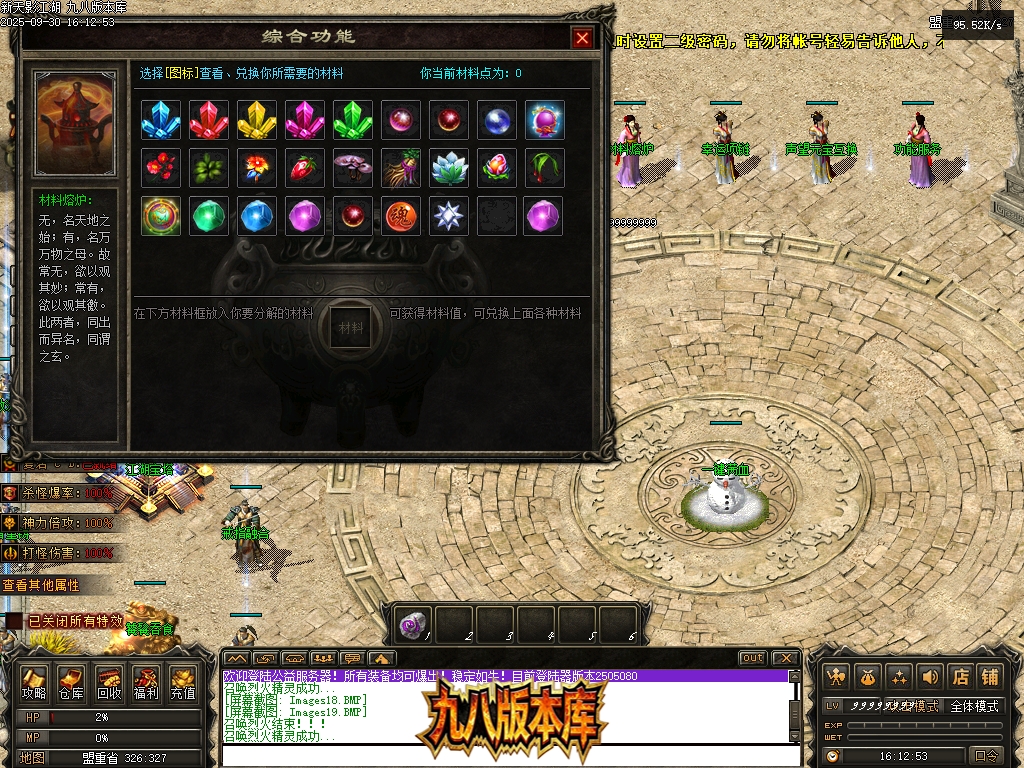Pick the yellow crystal cluster material
This screenshot has height=768, width=1024.
257,120
